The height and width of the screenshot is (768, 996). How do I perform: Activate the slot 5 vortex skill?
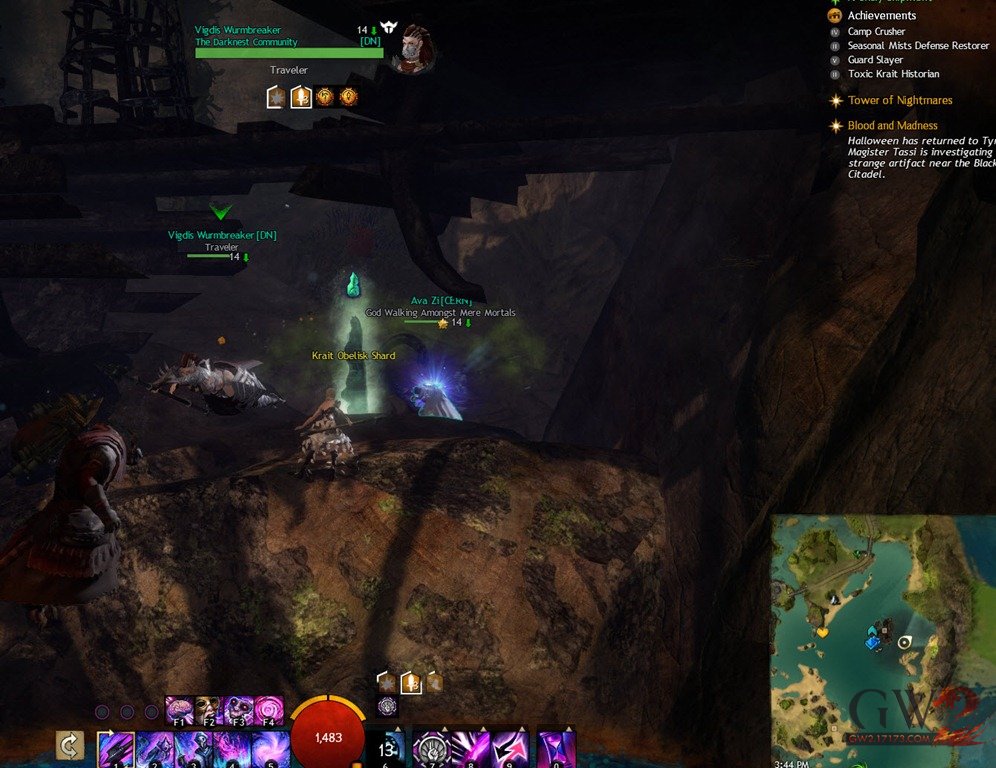[268, 750]
